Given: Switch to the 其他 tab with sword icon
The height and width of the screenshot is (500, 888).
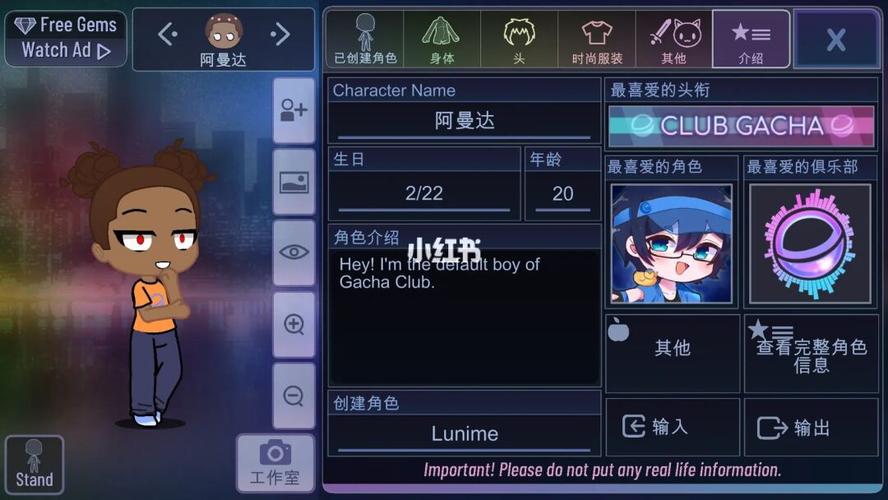Looking at the screenshot, I should [x=673, y=40].
